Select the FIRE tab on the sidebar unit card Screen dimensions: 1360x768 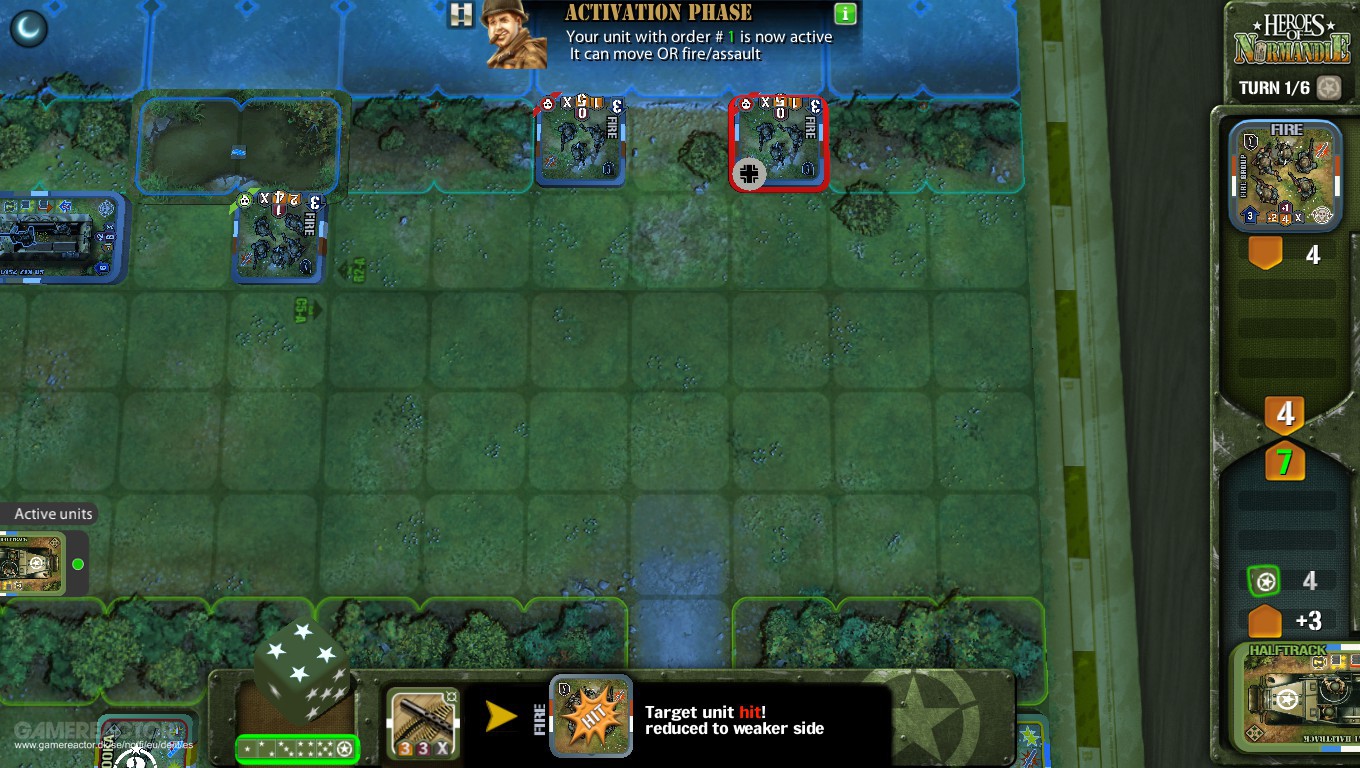click(x=1286, y=129)
